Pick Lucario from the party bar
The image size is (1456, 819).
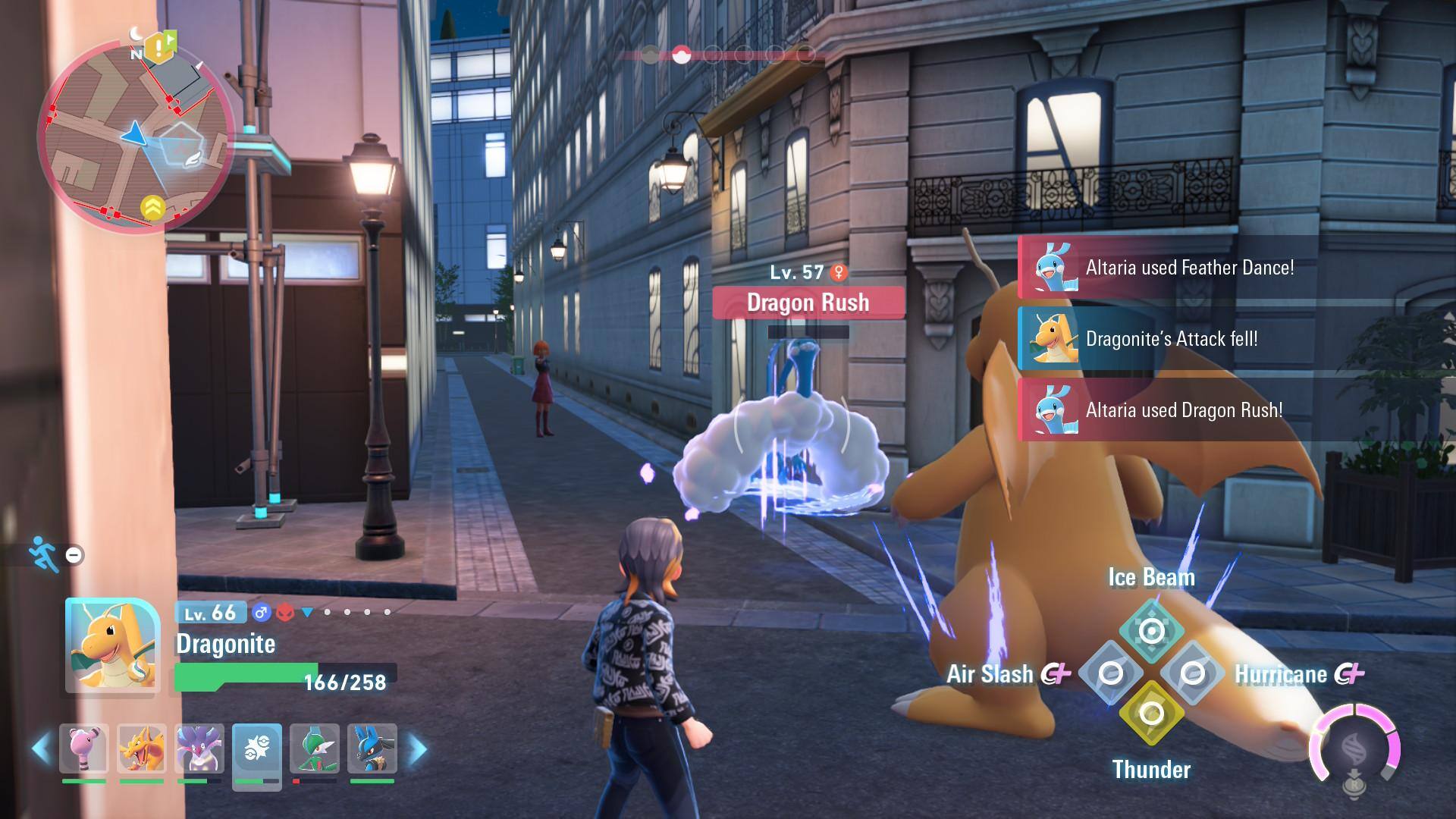[x=372, y=749]
